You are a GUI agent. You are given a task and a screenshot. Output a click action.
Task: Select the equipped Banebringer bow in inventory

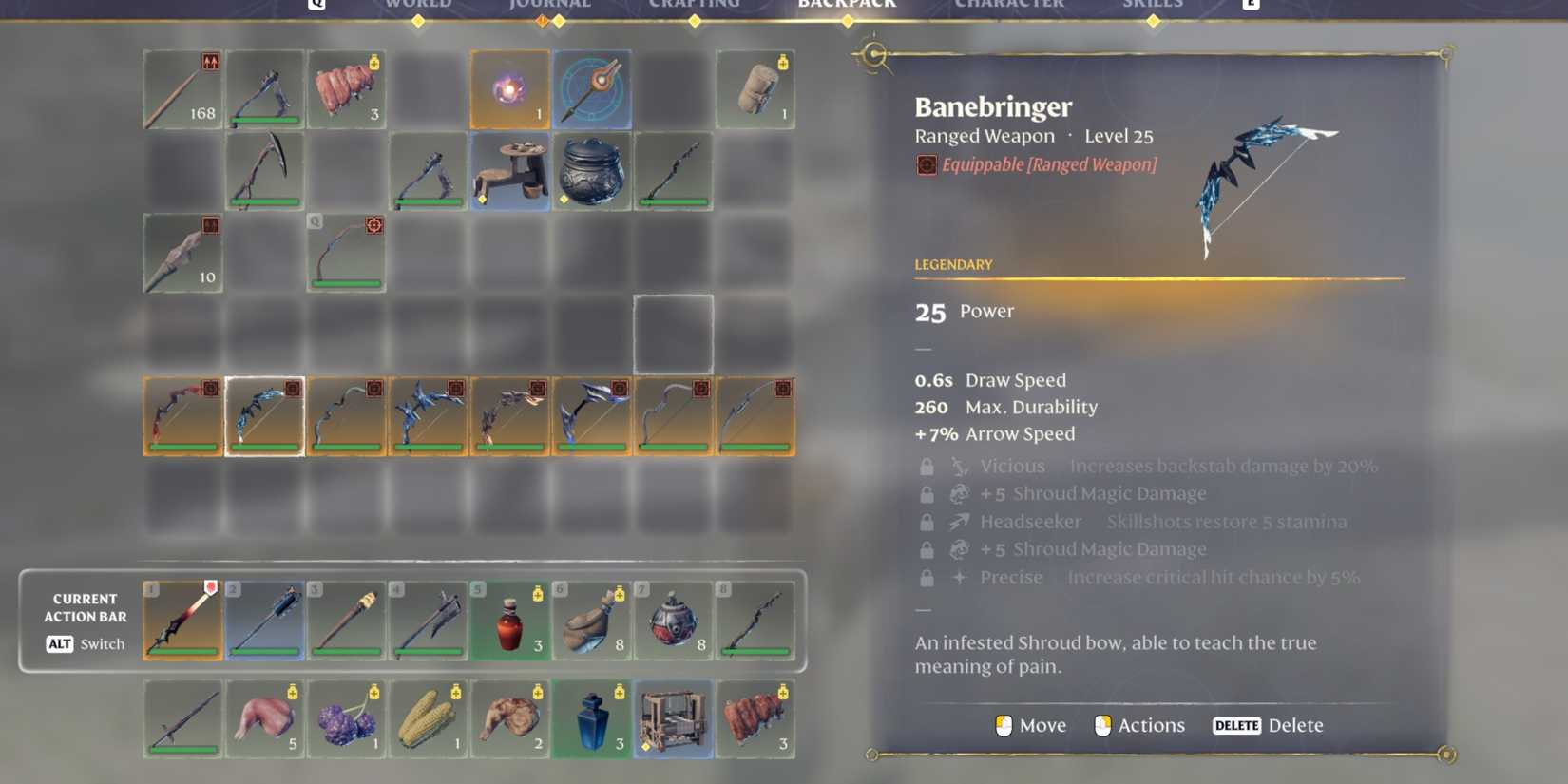click(264, 413)
